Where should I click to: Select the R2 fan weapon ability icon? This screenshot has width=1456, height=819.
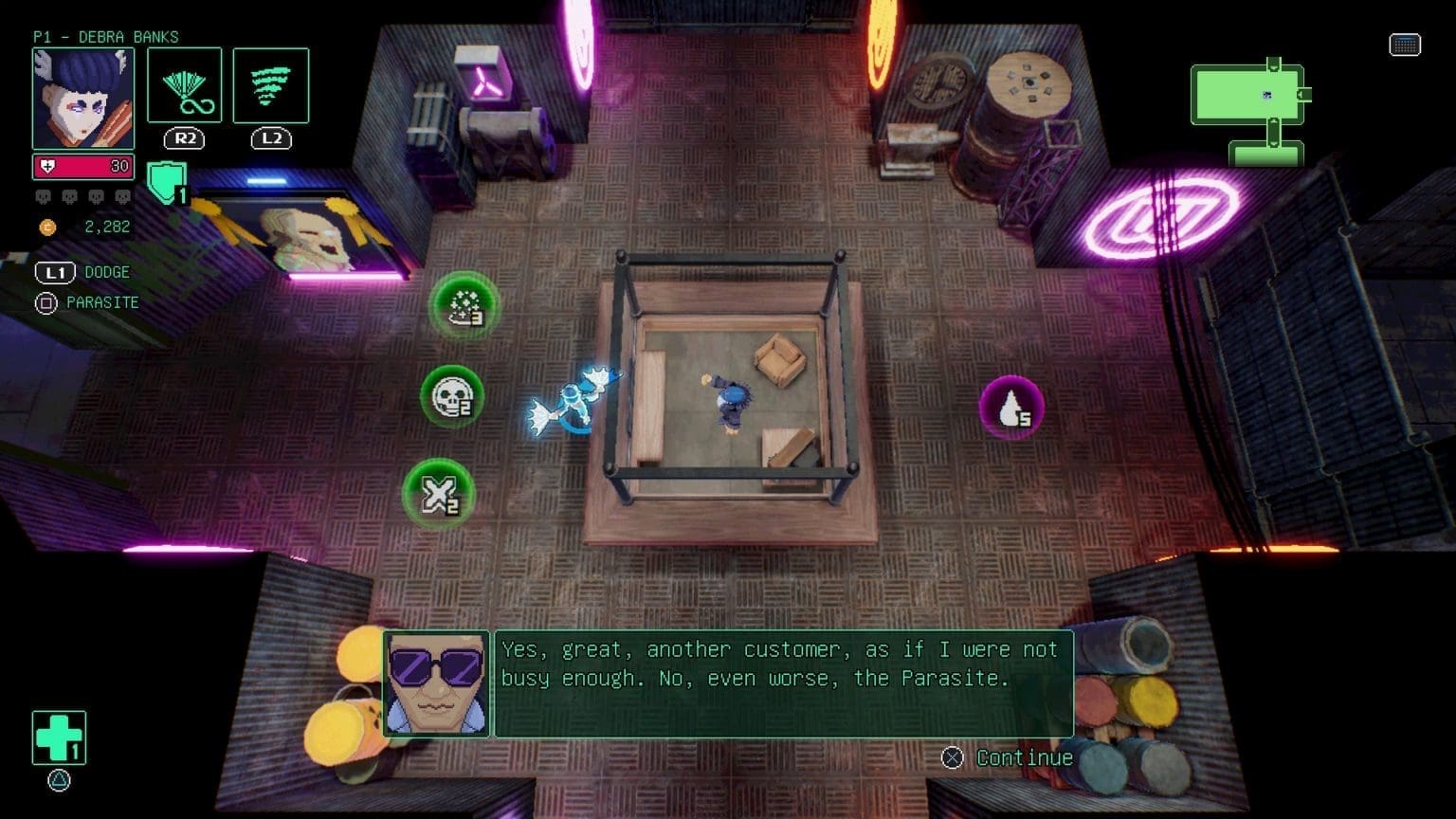(x=185, y=86)
